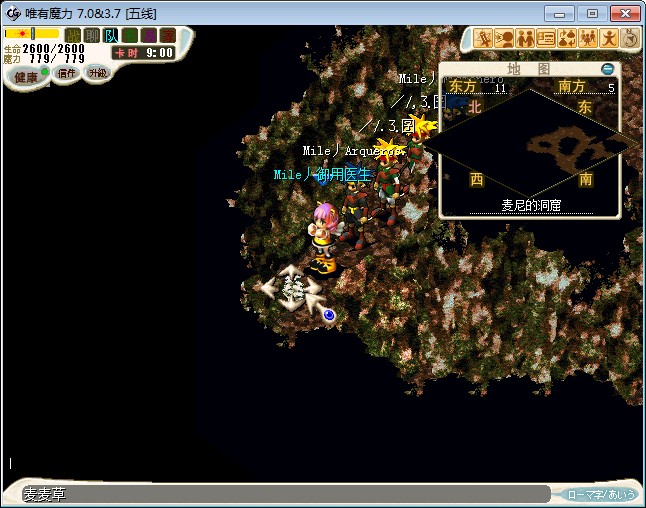Toggle the 名 name card switch
The width and height of the screenshot is (646, 508).
pyautogui.click(x=130, y=35)
